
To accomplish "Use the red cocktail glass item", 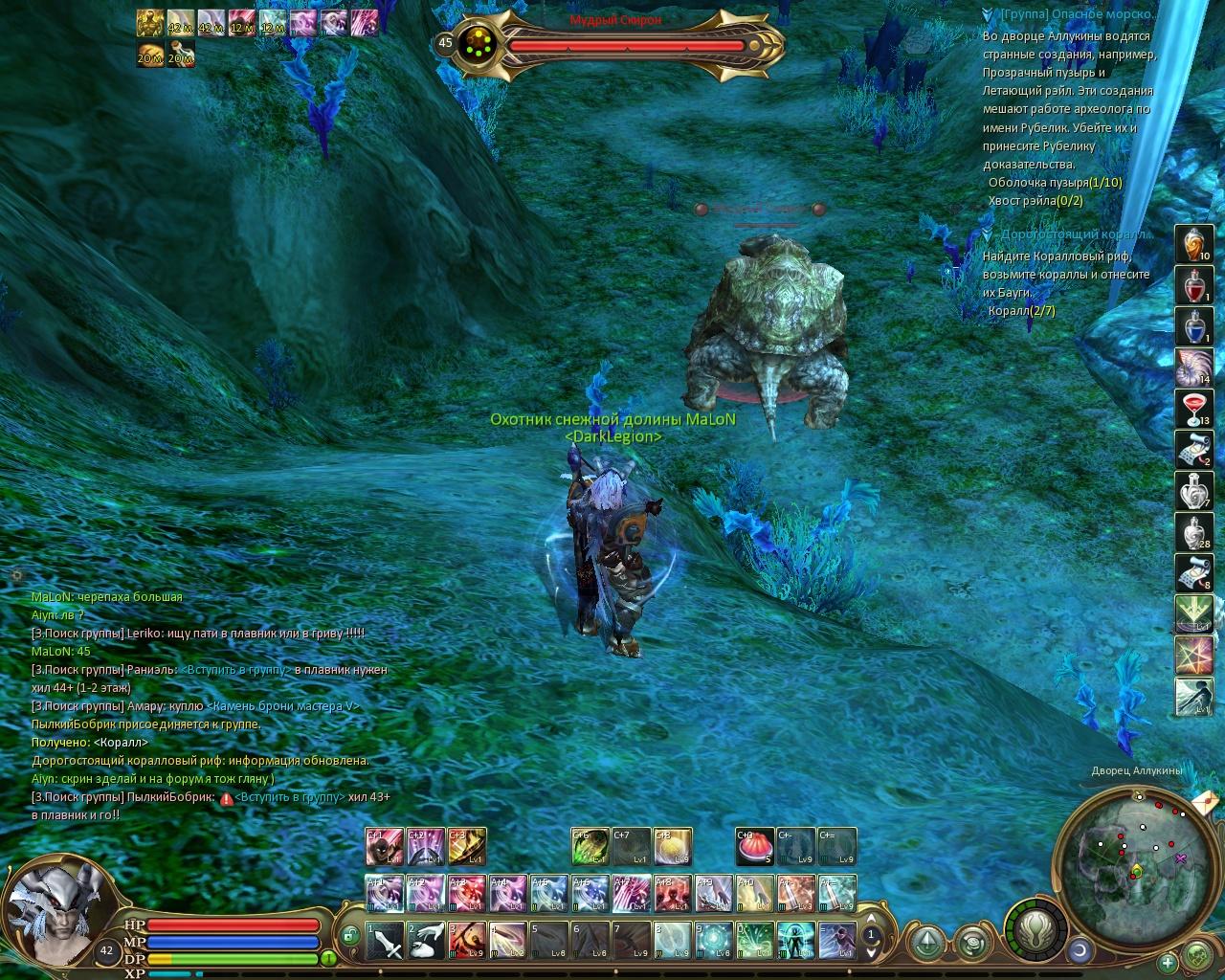I will coord(1193,409).
